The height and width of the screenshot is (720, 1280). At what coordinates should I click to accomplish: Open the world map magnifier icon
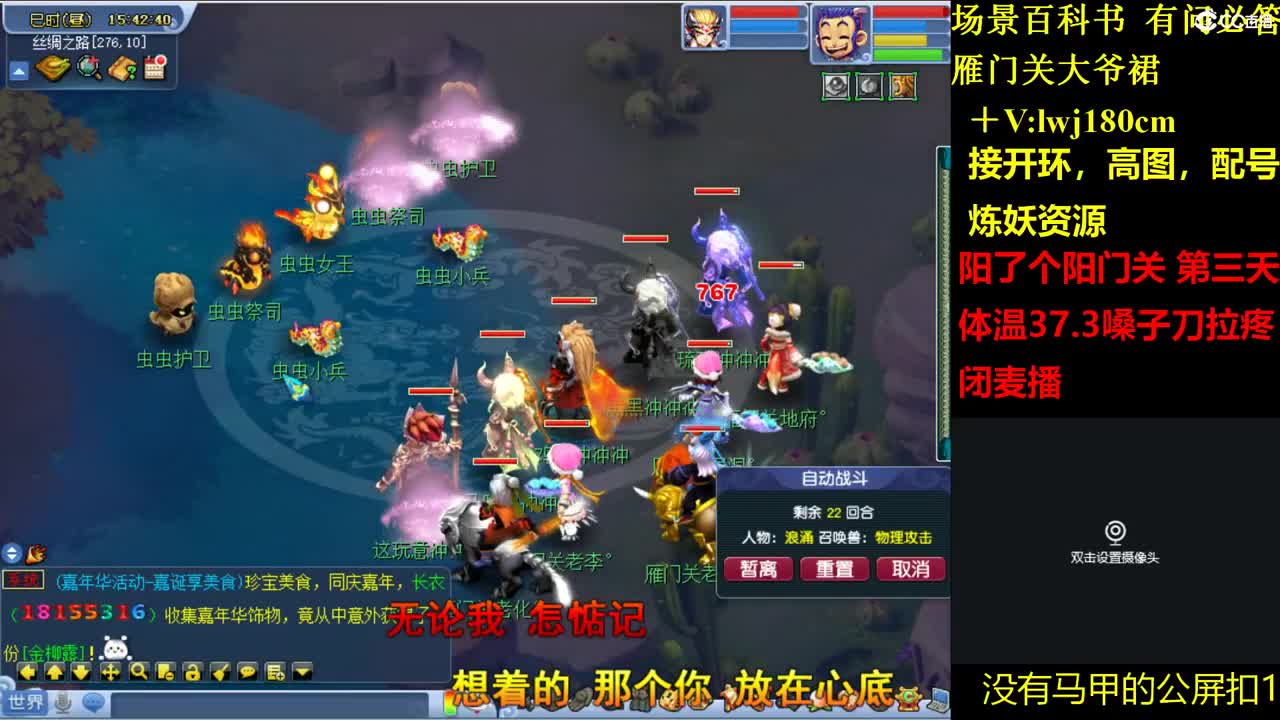click(x=87, y=66)
